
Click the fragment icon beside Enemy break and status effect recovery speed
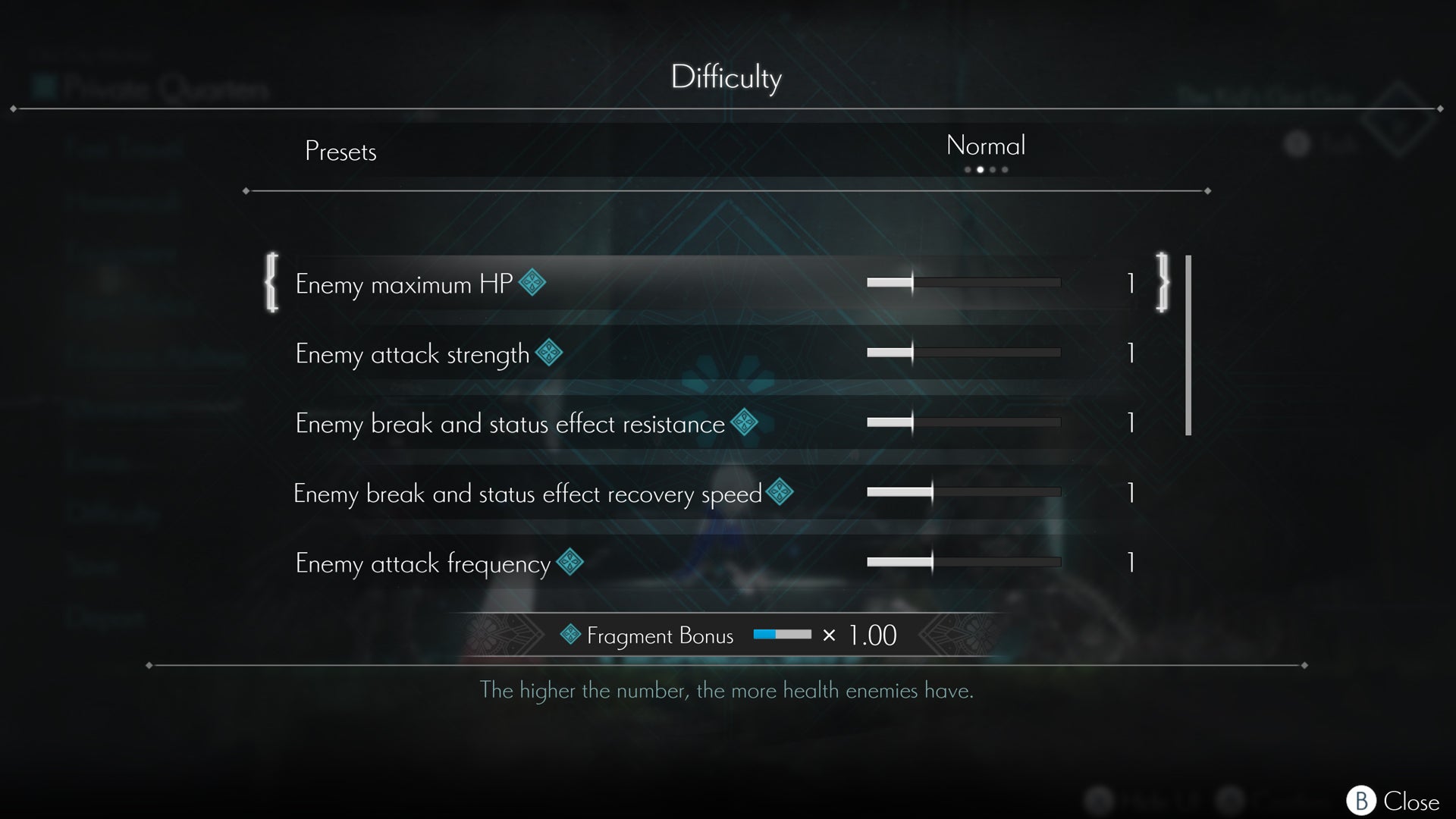tap(781, 491)
